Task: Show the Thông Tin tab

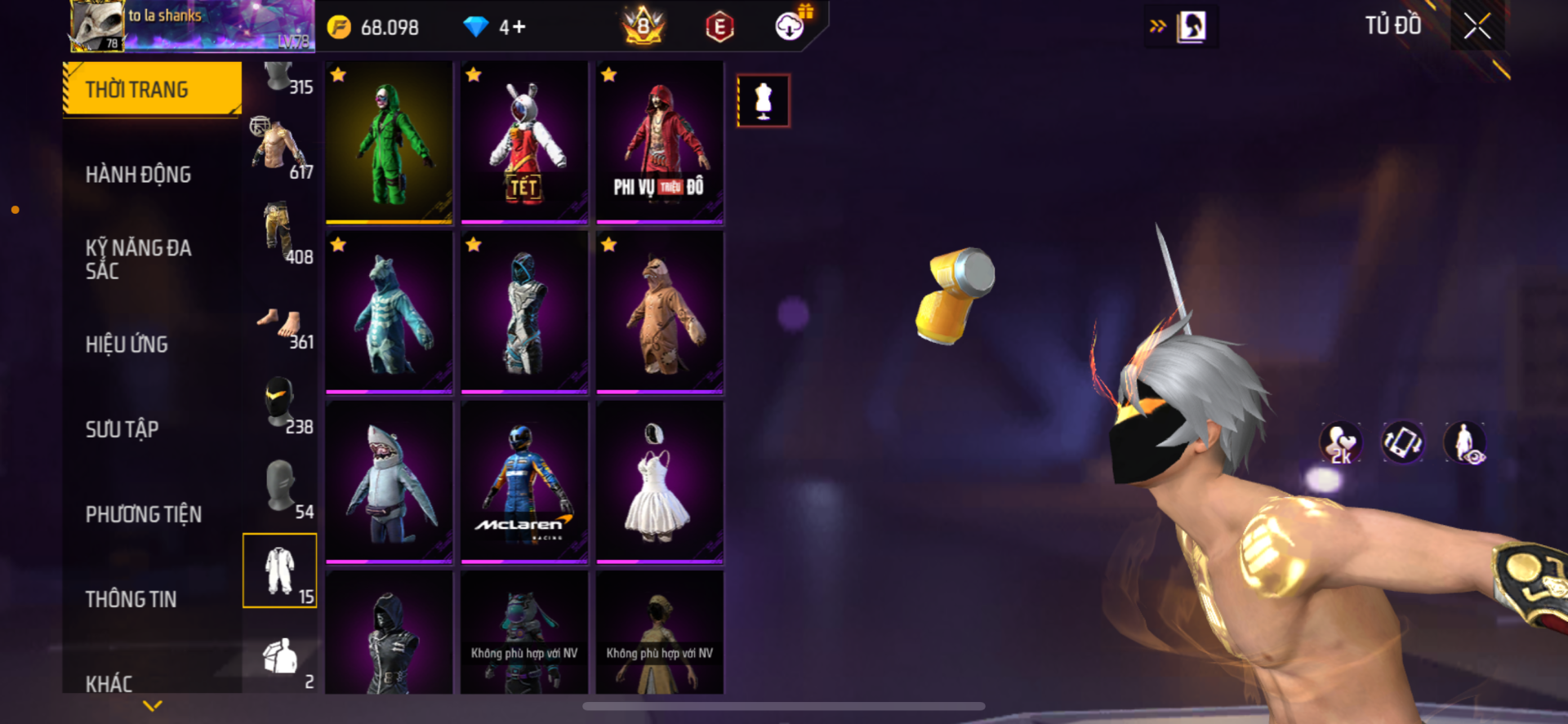Action: point(131,599)
